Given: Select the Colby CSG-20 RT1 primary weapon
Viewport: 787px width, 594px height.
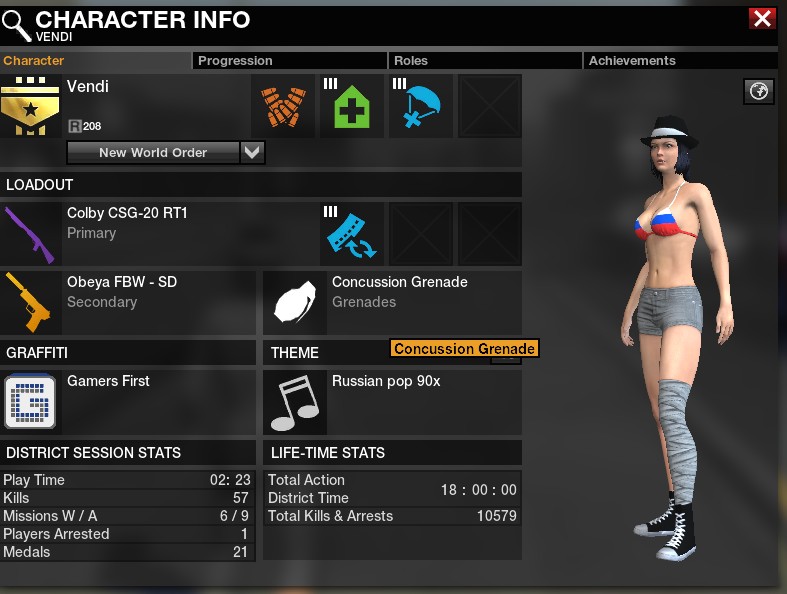Looking at the screenshot, I should [31, 234].
